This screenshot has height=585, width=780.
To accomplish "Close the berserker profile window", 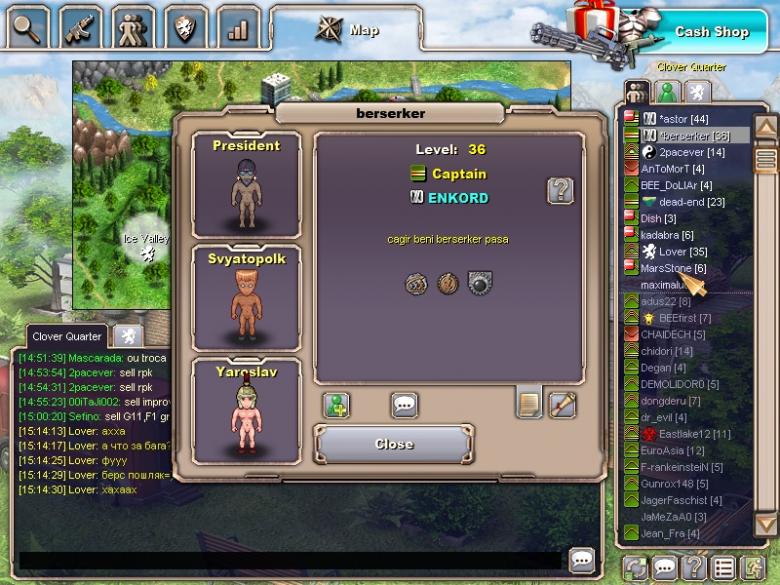I will pyautogui.click(x=394, y=444).
